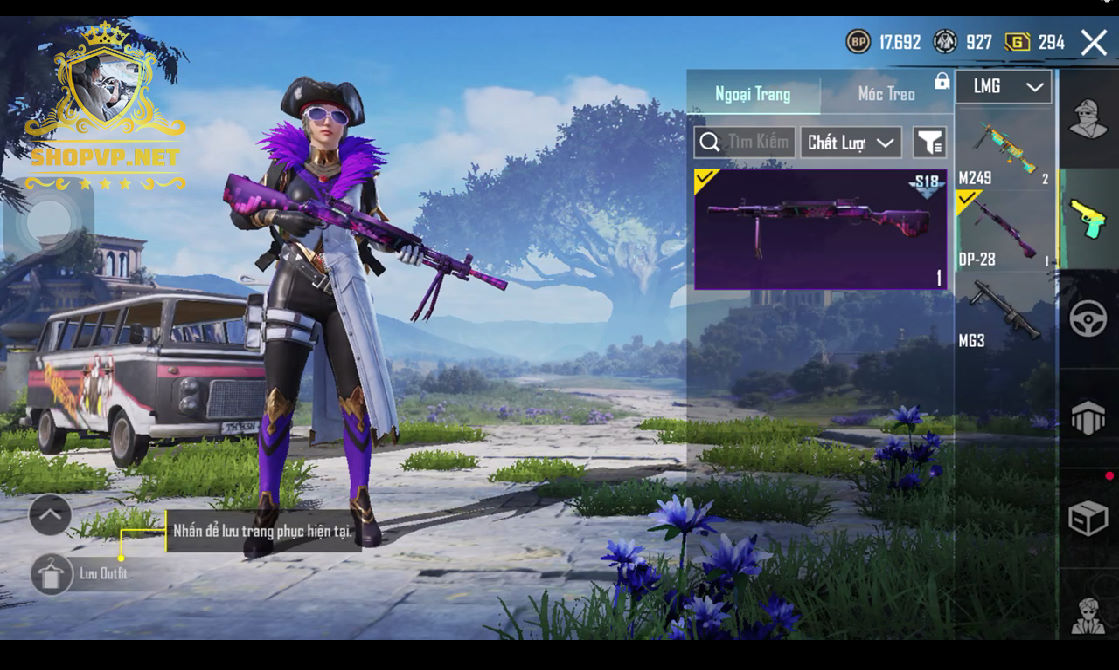
Task: Open the Móc Treo tab
Action: (886, 94)
